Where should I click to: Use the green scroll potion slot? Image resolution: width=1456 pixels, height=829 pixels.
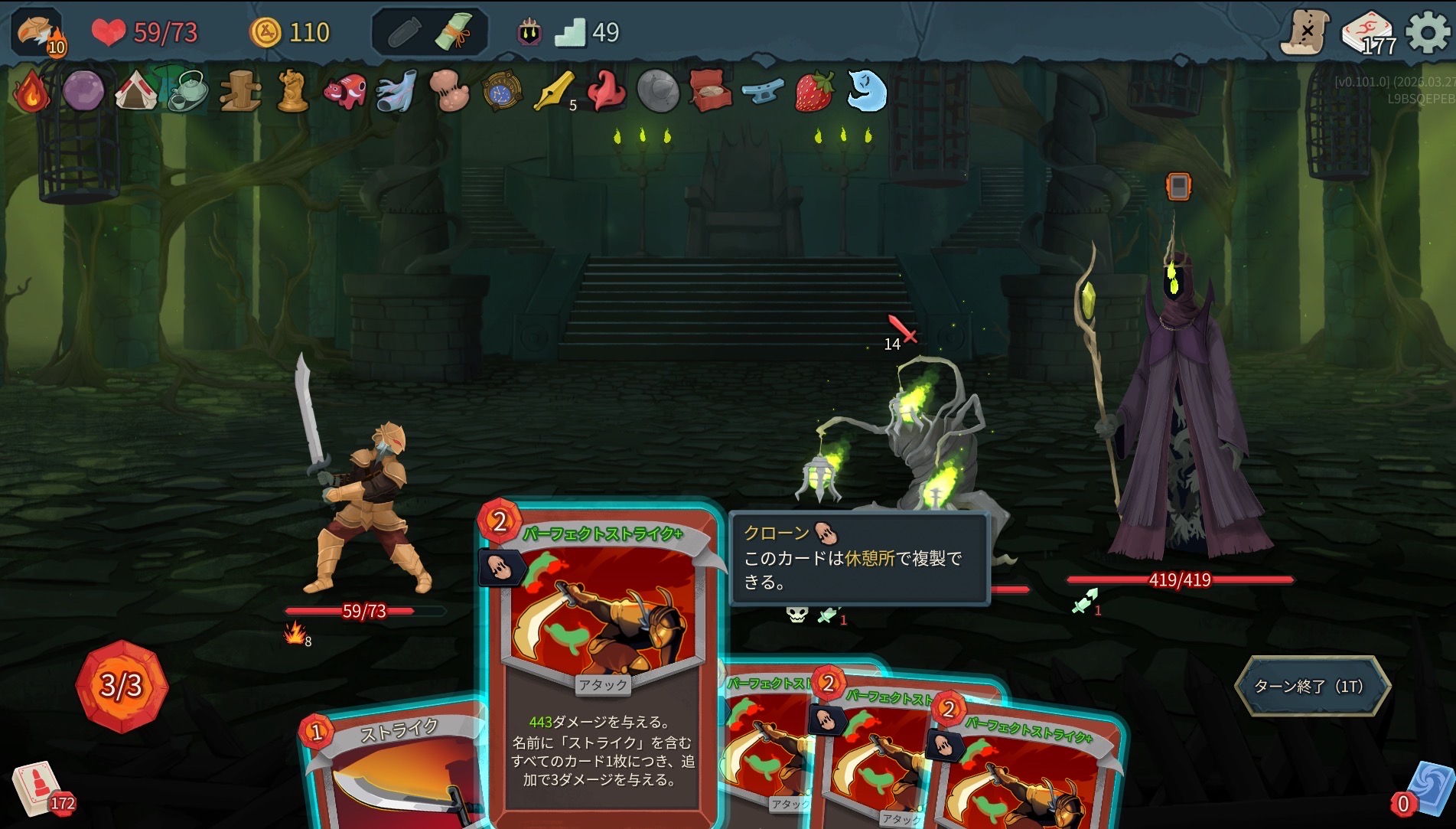(456, 32)
